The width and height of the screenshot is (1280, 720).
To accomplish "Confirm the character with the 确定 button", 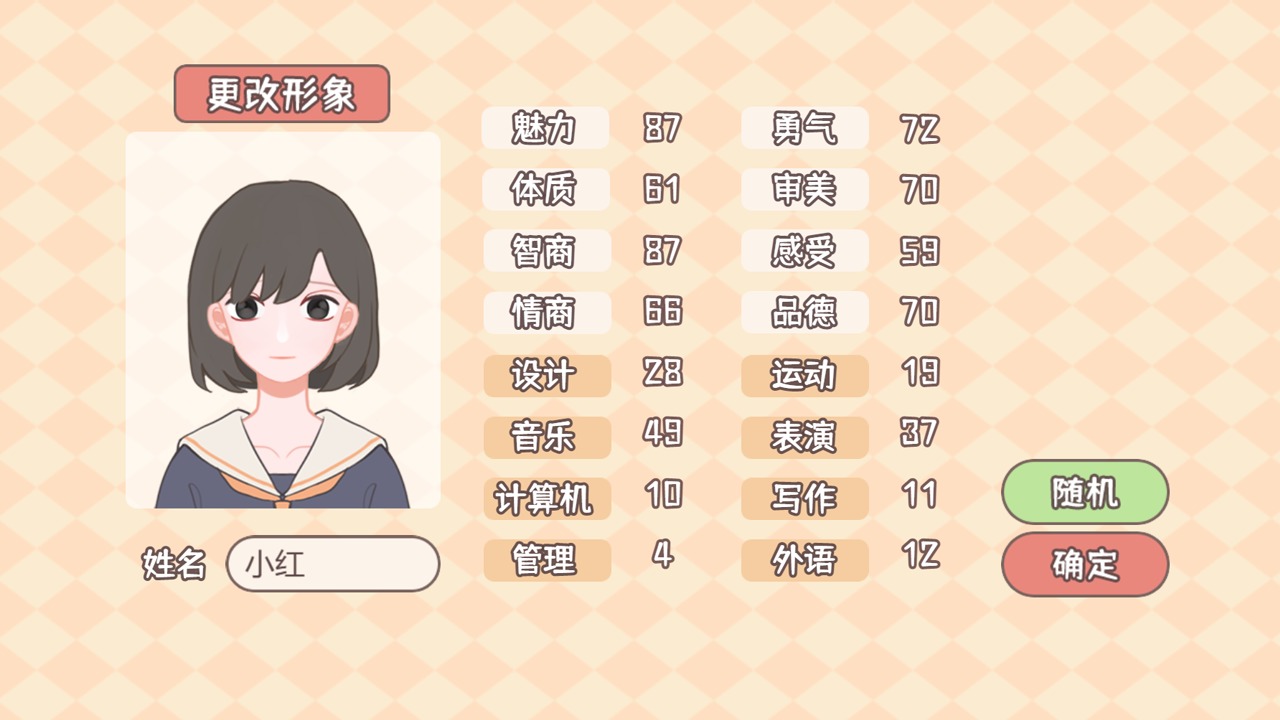I will pos(1084,564).
